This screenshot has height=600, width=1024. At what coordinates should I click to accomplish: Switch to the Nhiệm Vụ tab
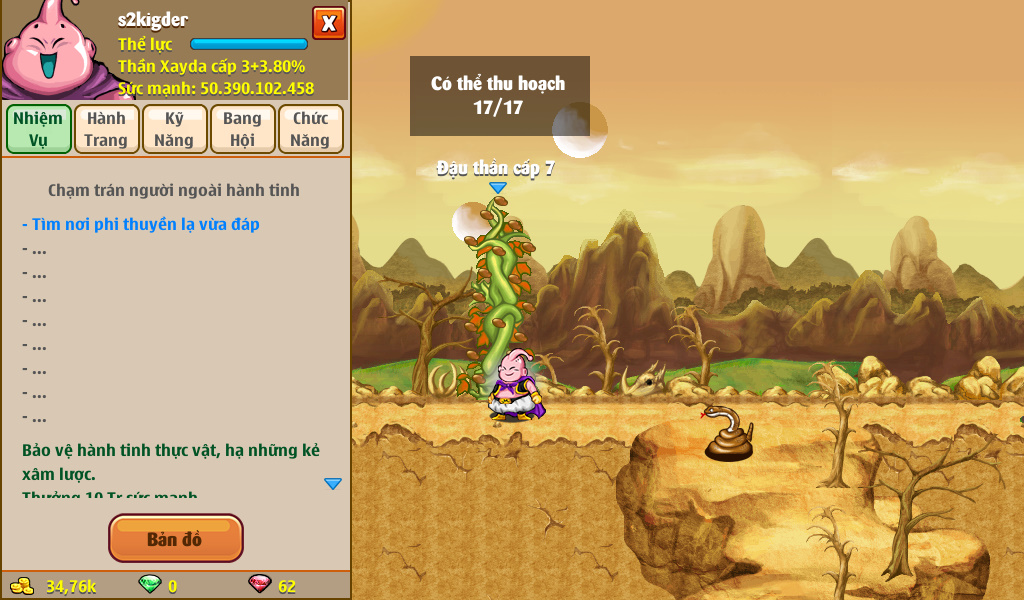(x=38, y=129)
